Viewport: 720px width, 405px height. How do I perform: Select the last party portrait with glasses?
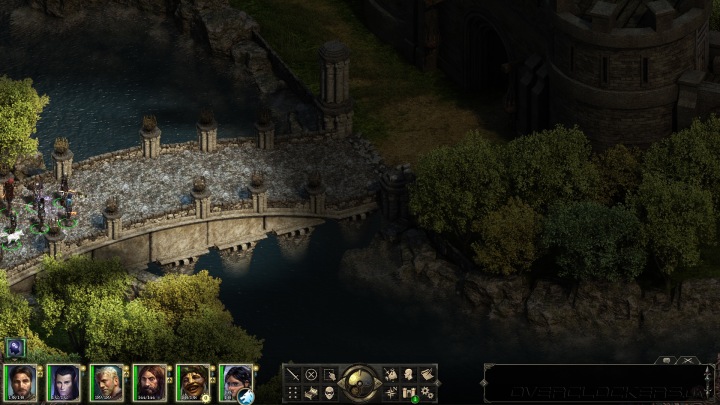pos(235,382)
